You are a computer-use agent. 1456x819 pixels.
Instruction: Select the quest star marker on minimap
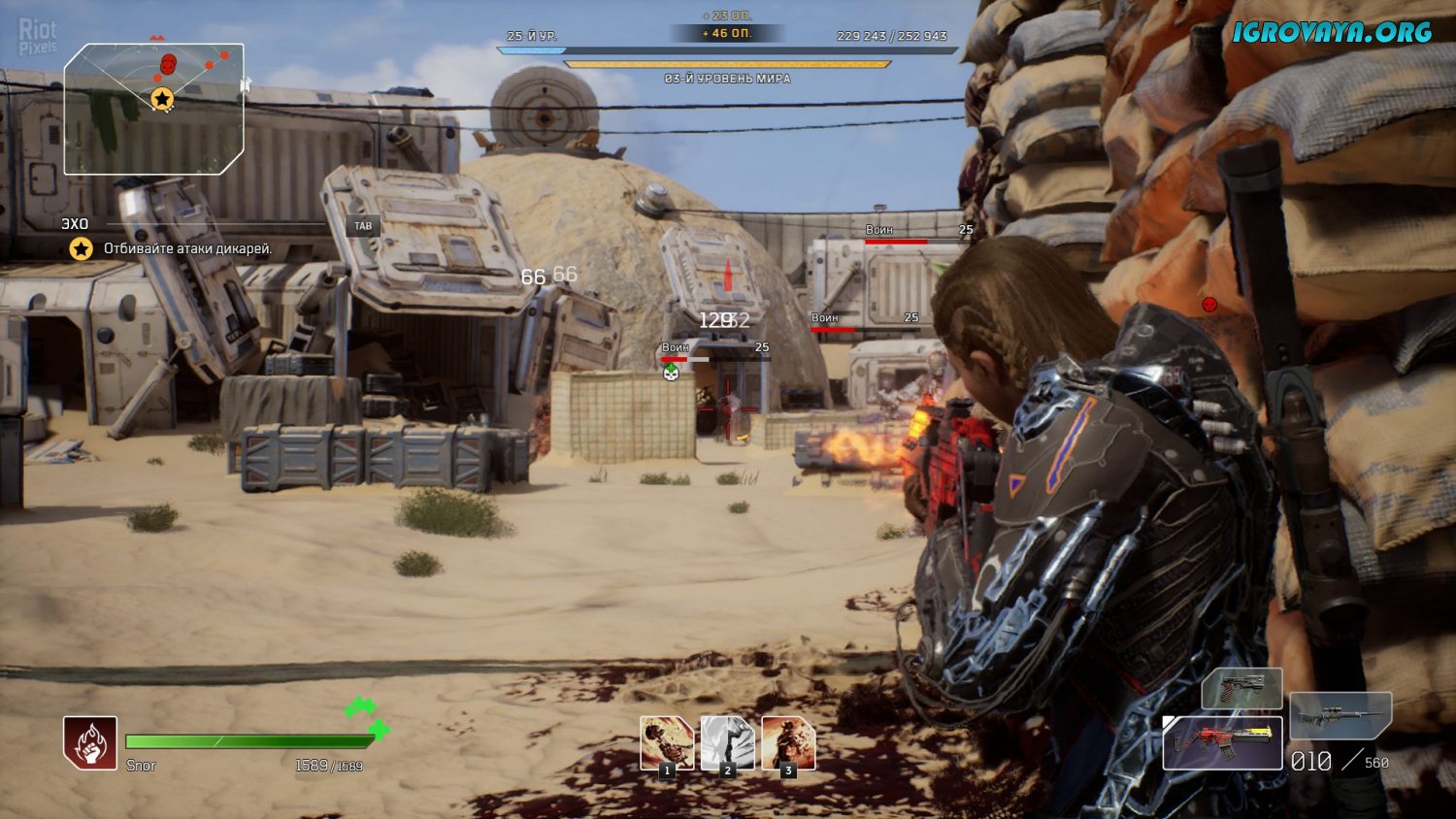(162, 98)
